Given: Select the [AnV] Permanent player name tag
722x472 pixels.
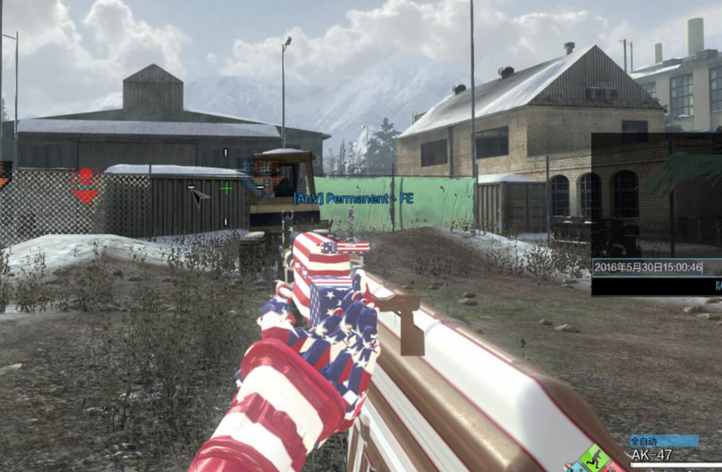Looking at the screenshot, I should pyautogui.click(x=354, y=199).
